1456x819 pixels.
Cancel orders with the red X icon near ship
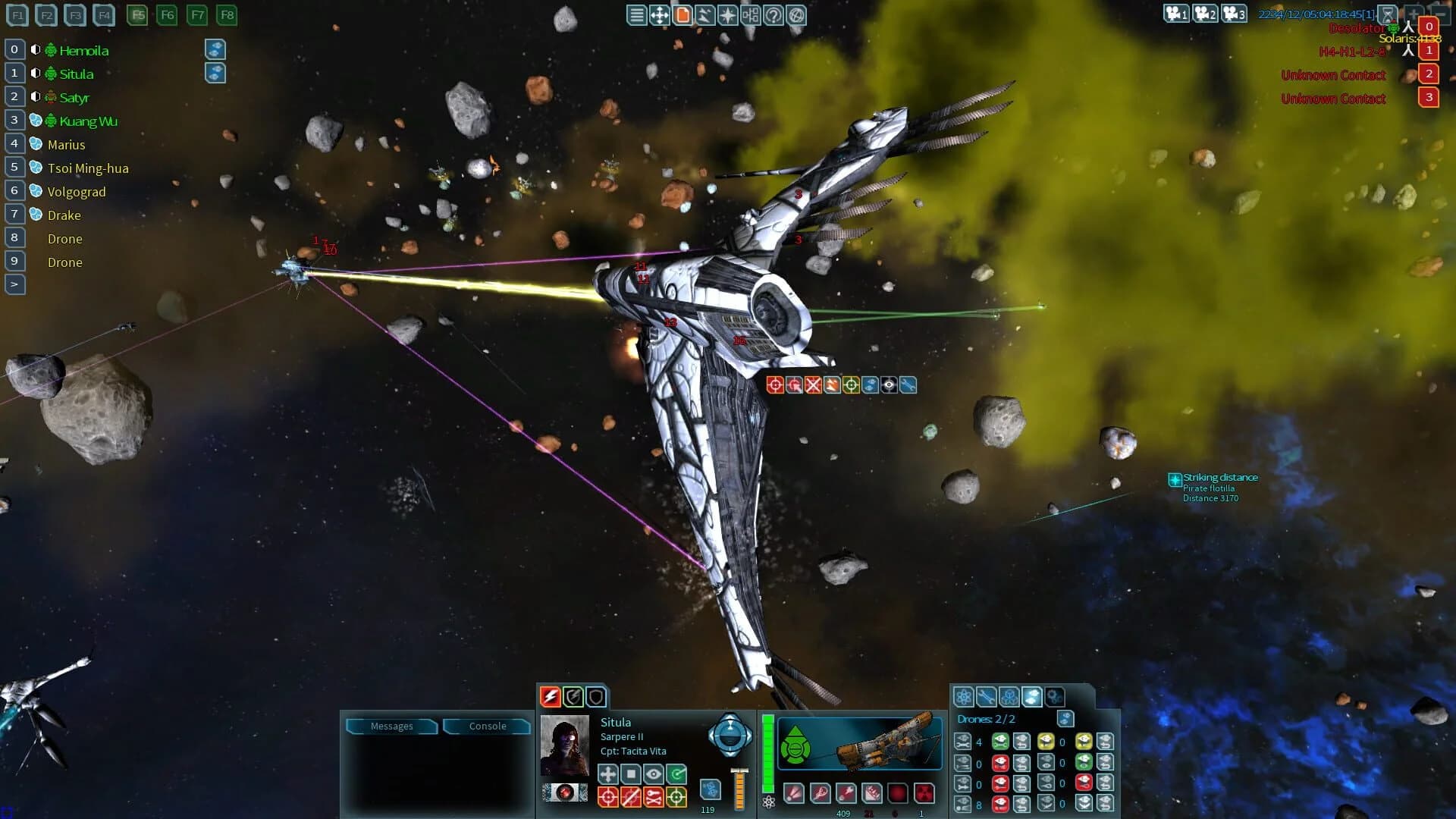click(x=812, y=384)
